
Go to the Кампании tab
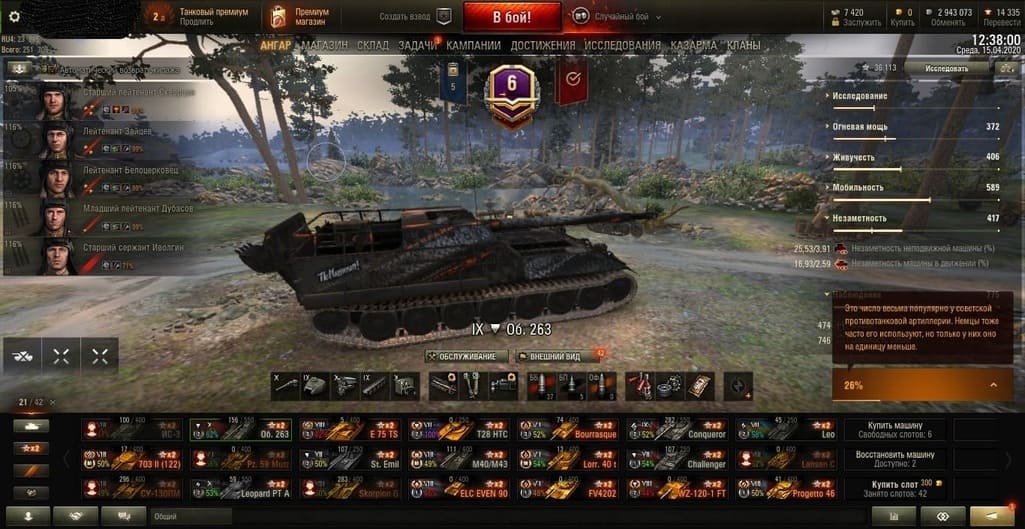click(474, 46)
